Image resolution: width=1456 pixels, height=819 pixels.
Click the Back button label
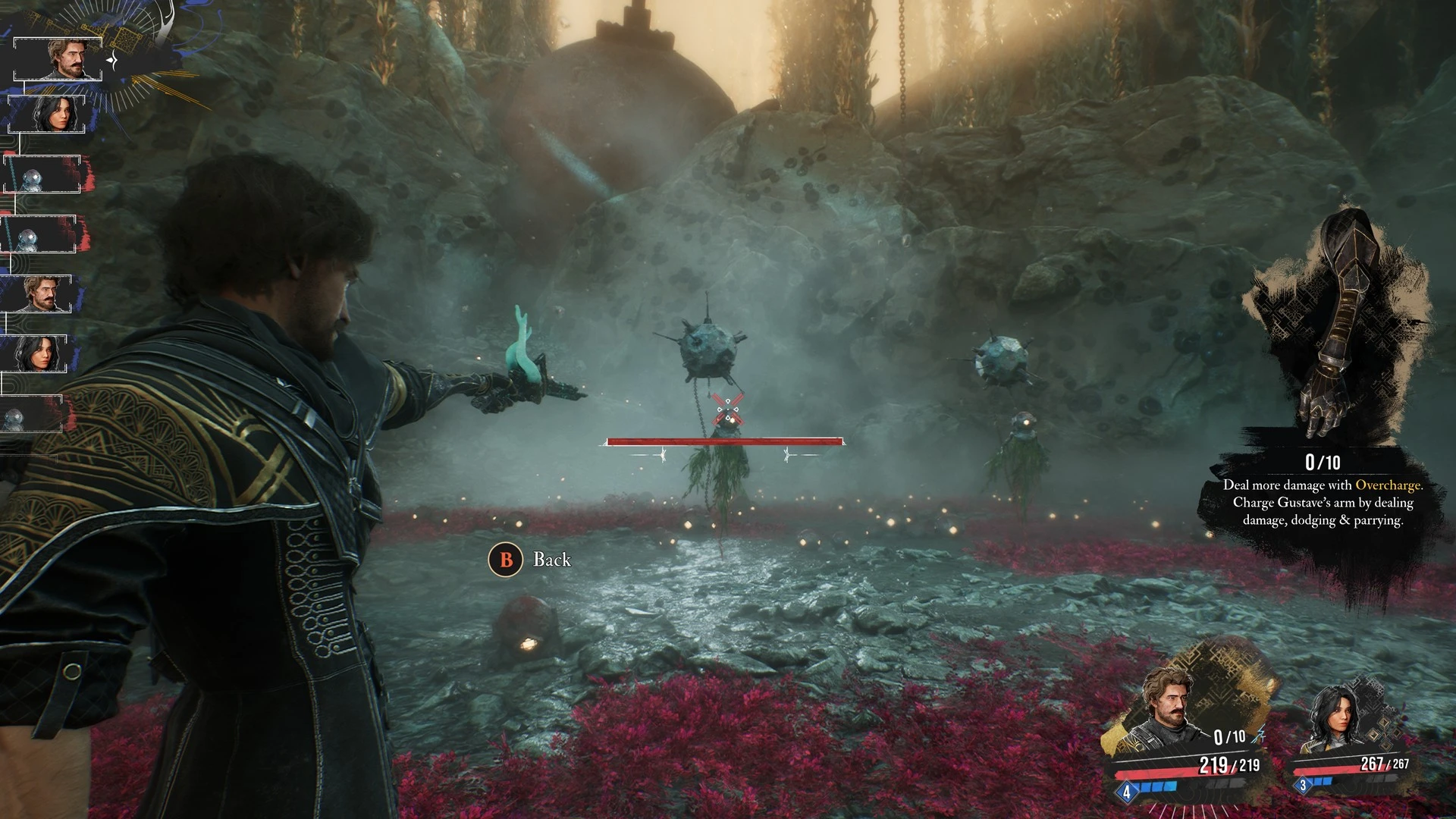551,560
